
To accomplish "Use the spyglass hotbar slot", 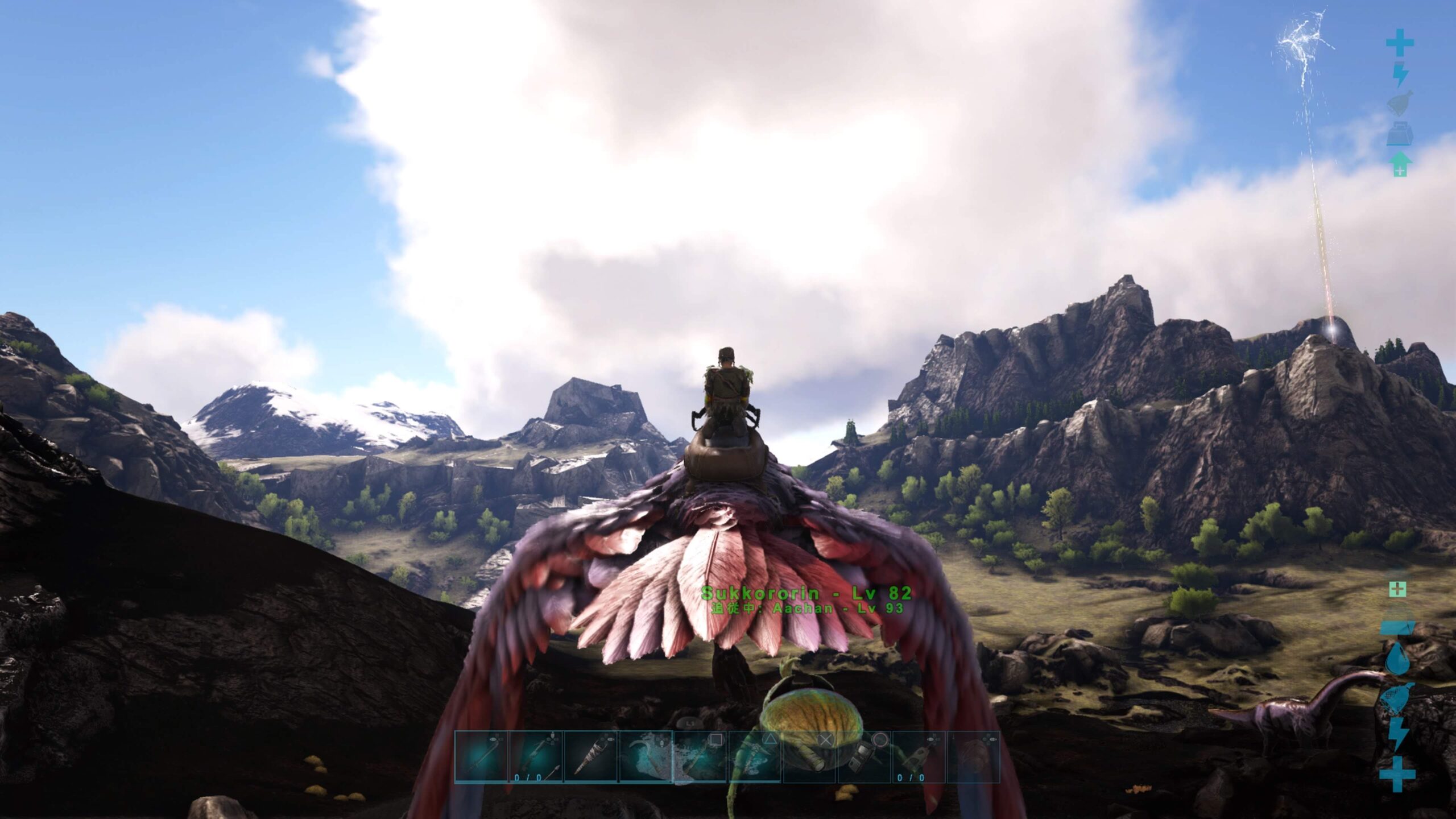I will (x=809, y=757).
